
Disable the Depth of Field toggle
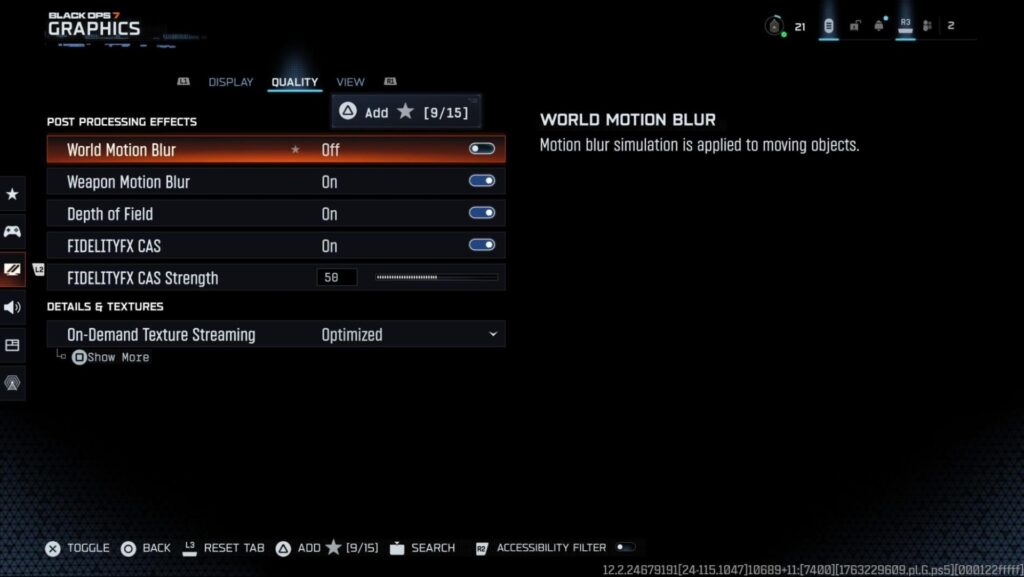click(482, 213)
